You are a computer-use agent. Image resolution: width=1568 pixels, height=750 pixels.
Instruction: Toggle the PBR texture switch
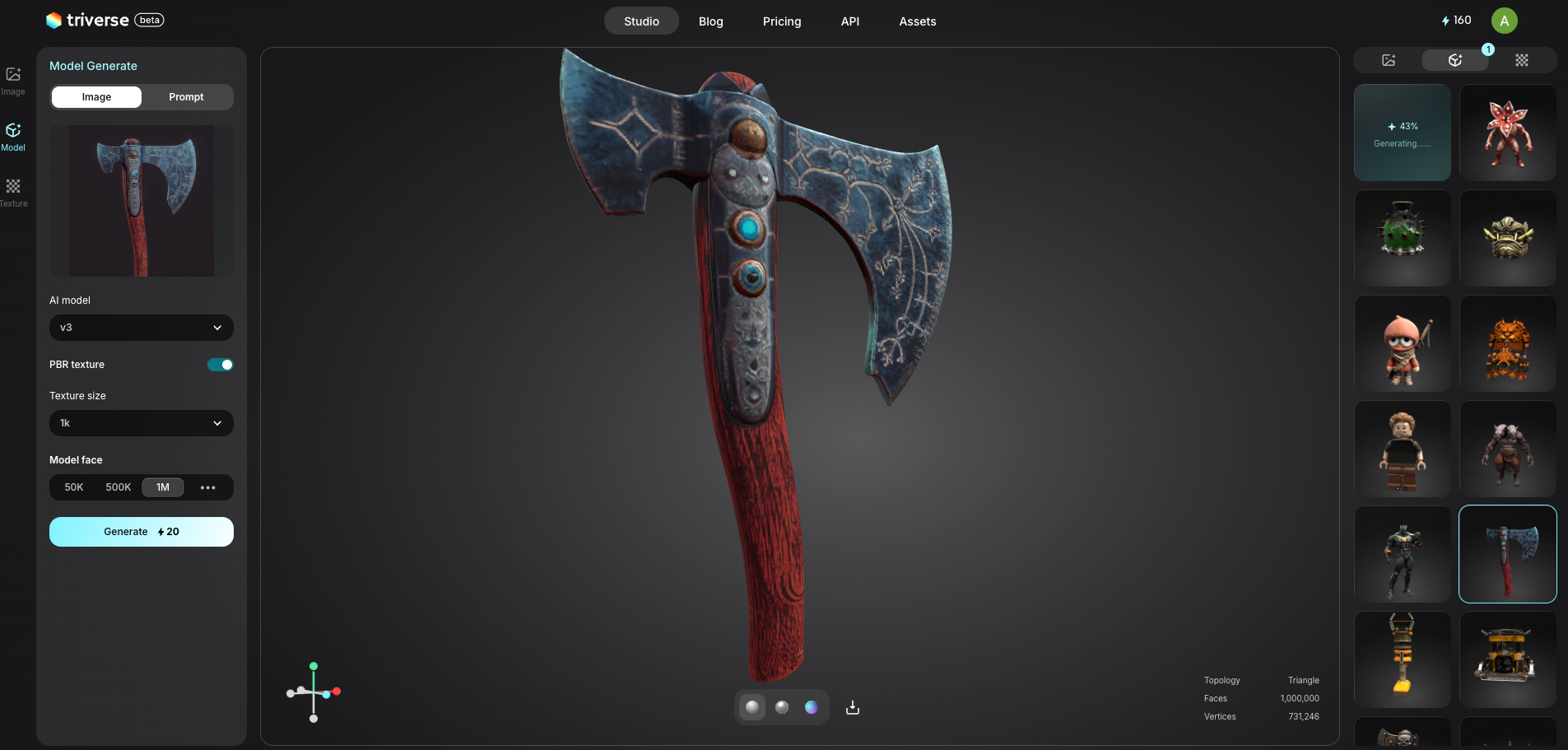220,365
